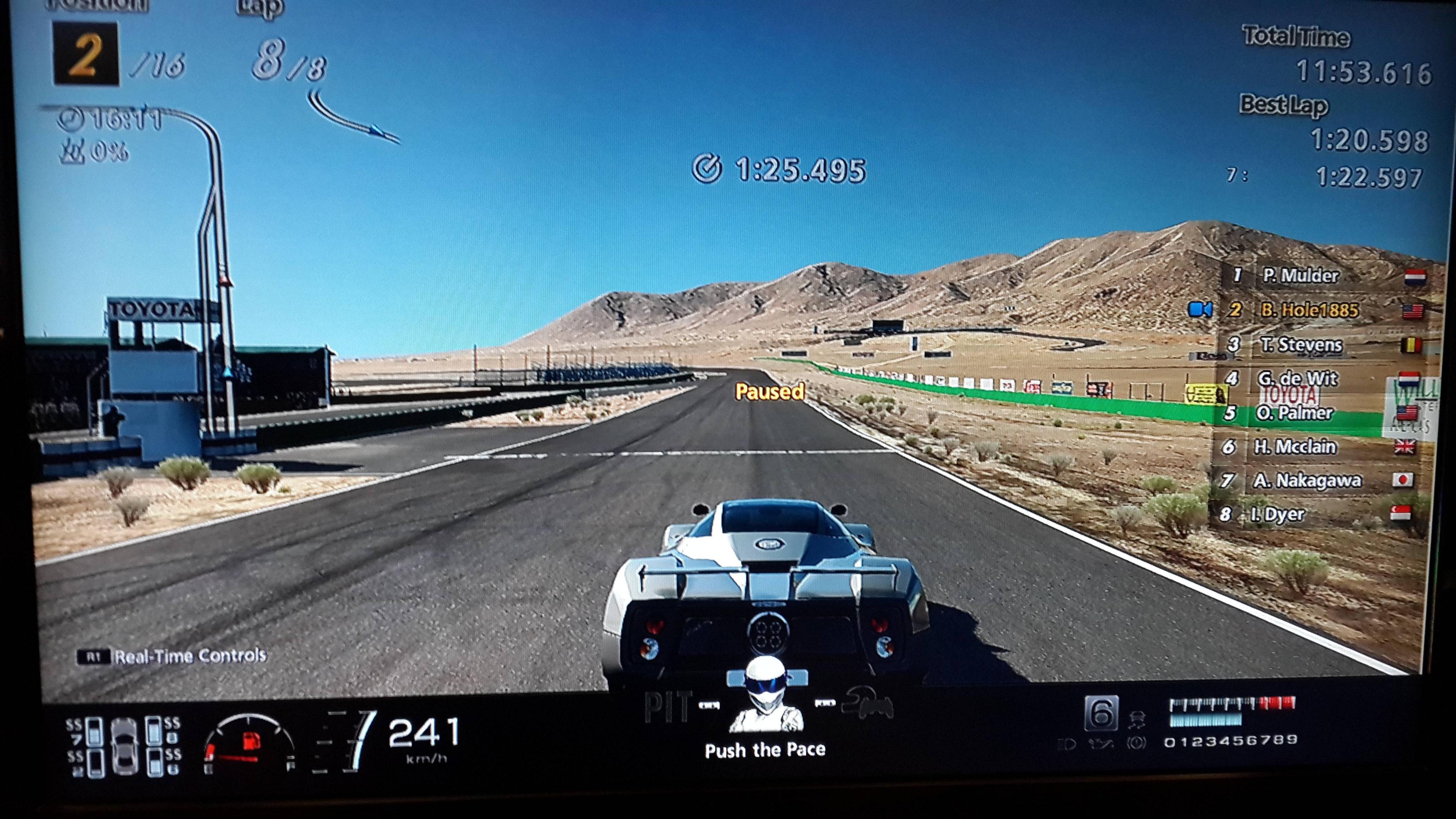This screenshot has height=819, width=1456.
Task: Click the B. Hole1885 standings row
Action: point(1309,310)
